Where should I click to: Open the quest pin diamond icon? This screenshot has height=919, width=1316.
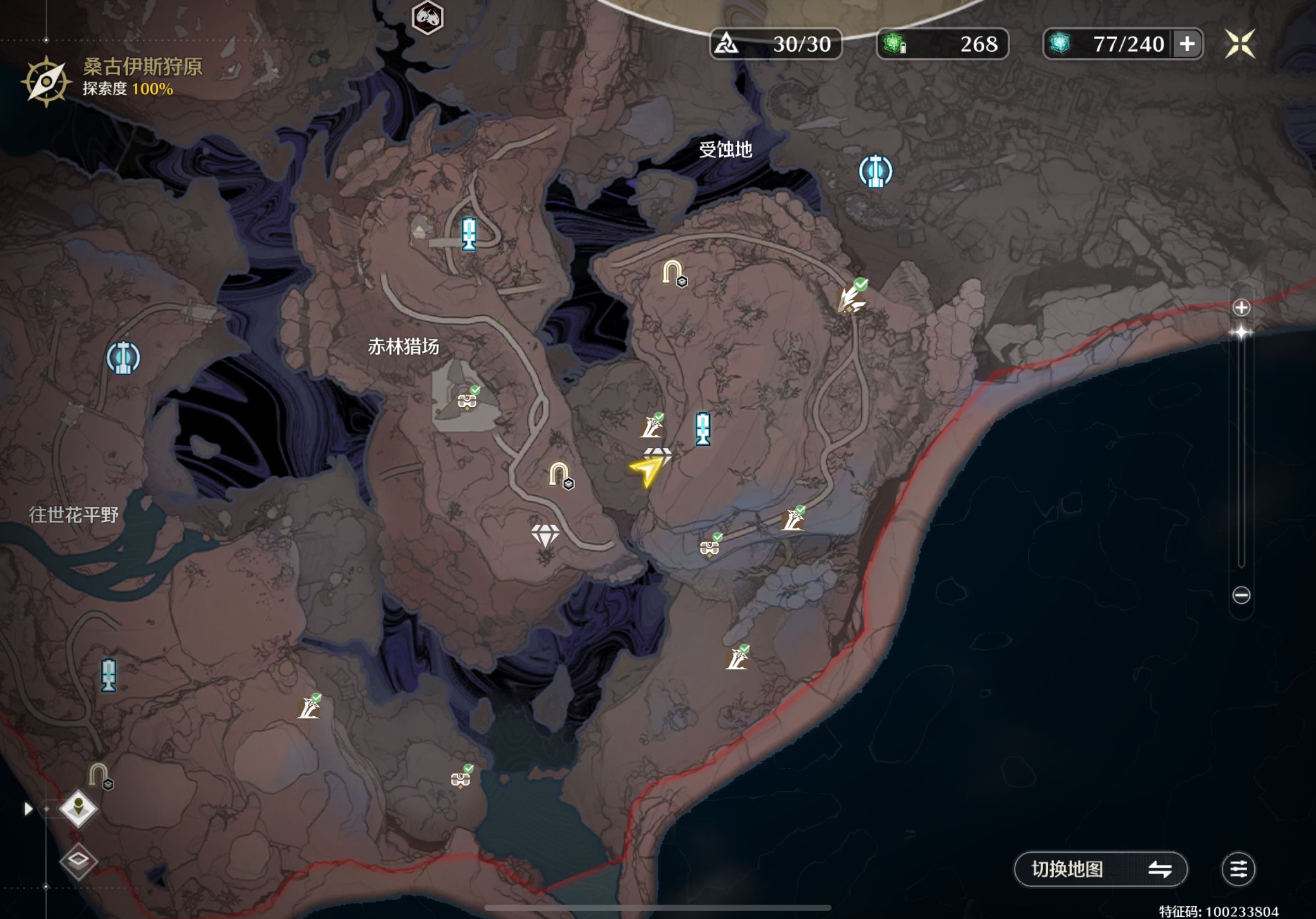point(78,808)
